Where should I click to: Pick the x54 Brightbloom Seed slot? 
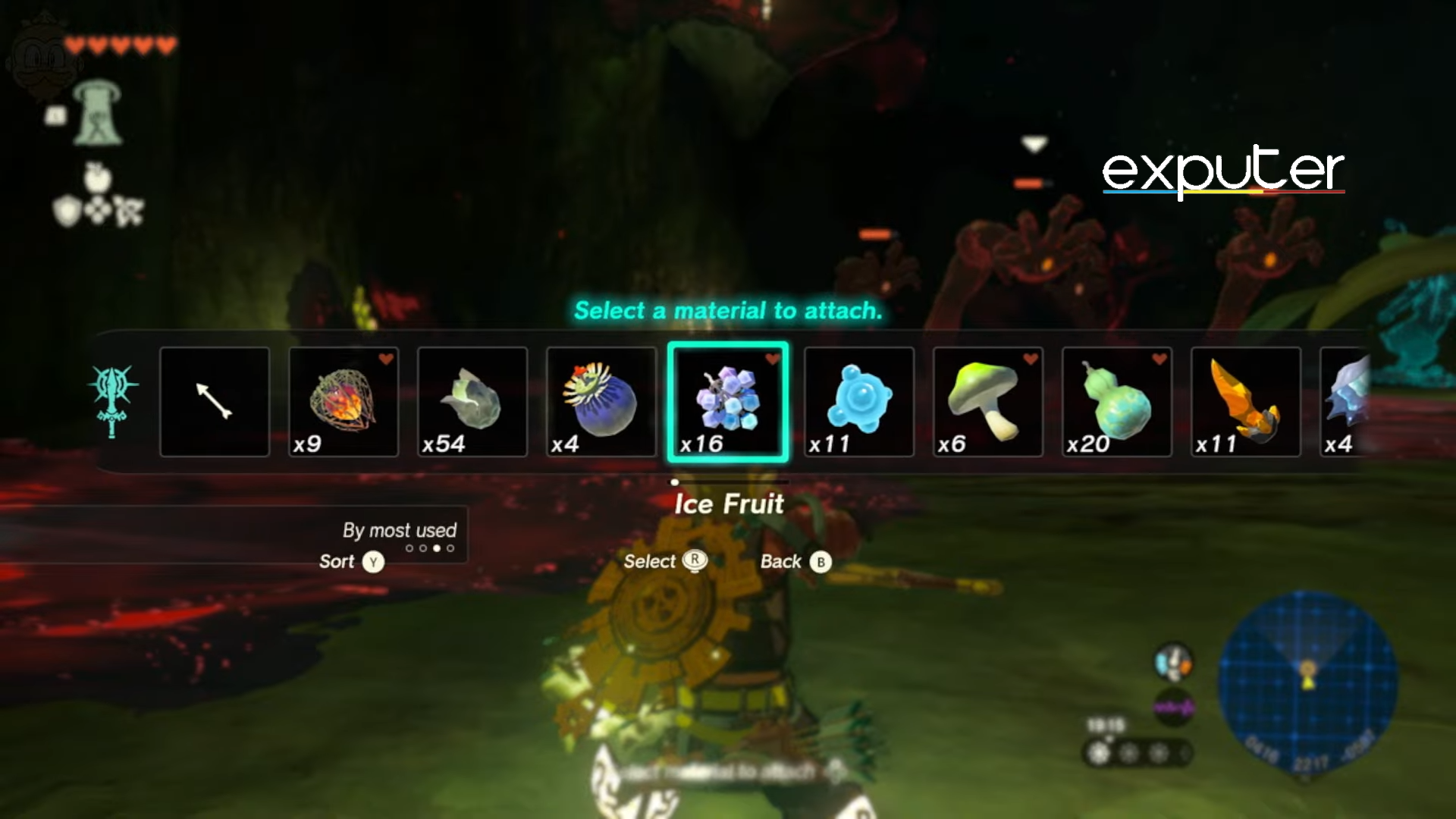point(472,402)
